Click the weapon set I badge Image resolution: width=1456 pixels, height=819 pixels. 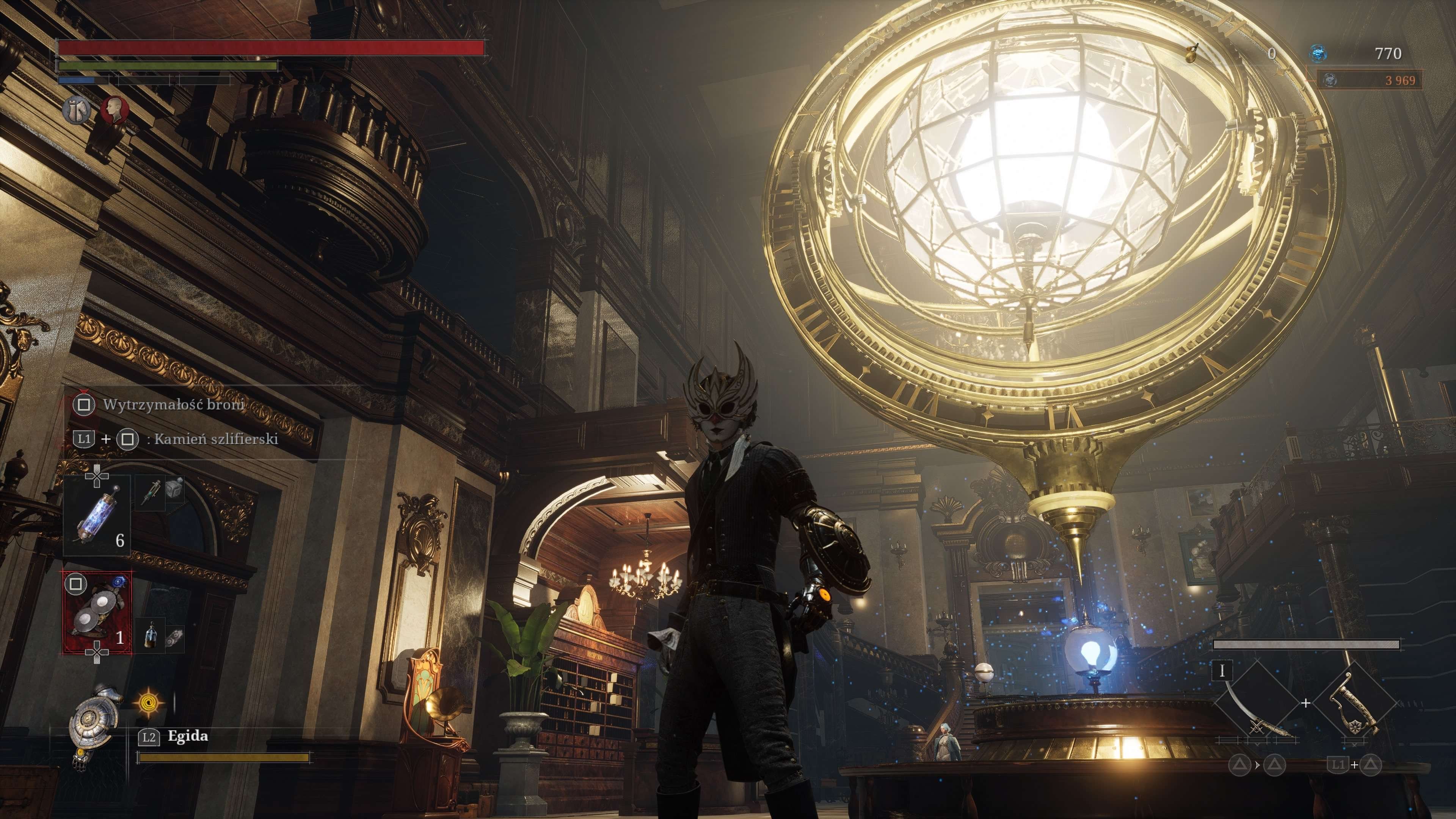1222,671
